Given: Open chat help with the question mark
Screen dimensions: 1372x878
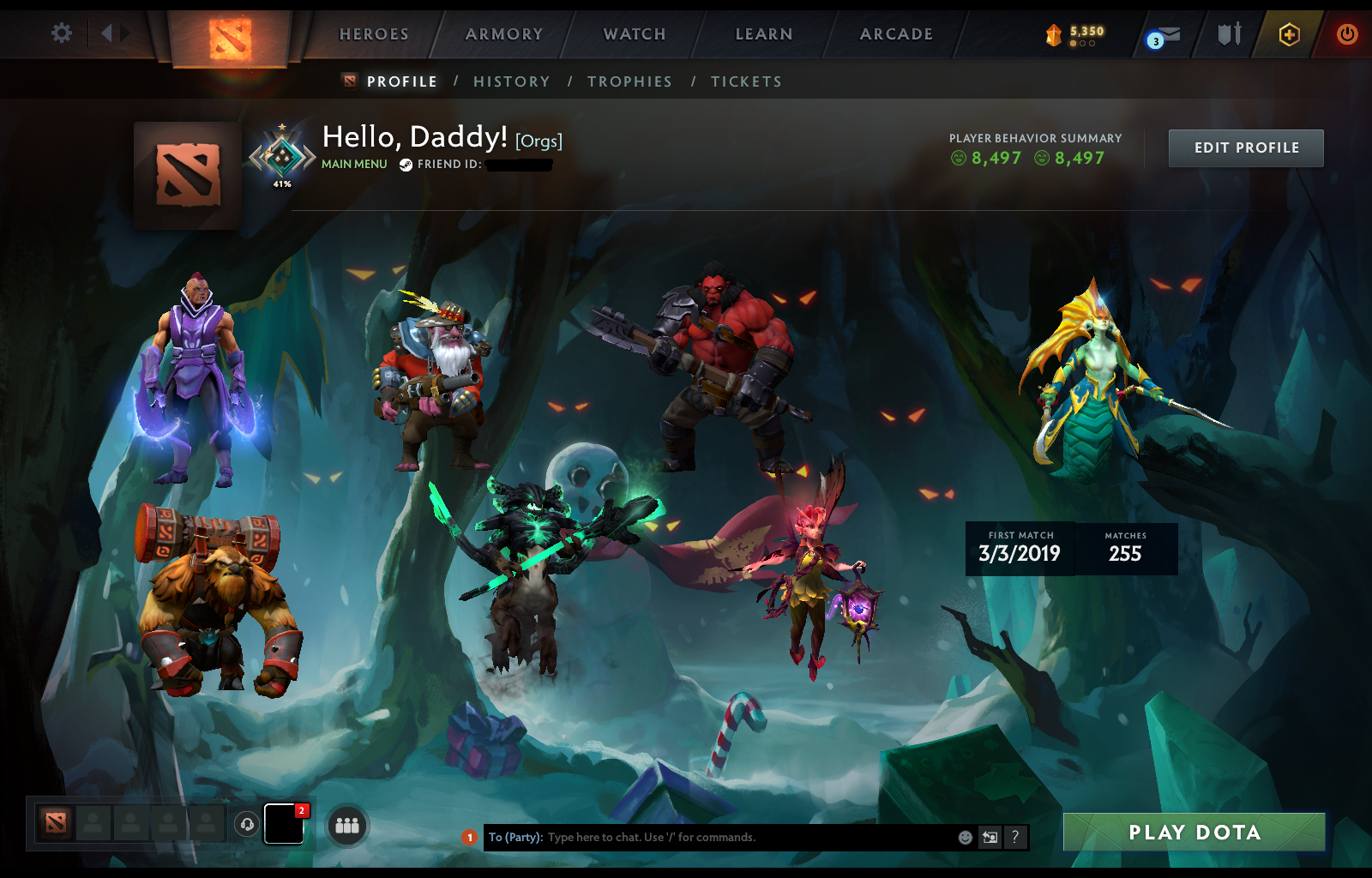Looking at the screenshot, I should [1016, 838].
